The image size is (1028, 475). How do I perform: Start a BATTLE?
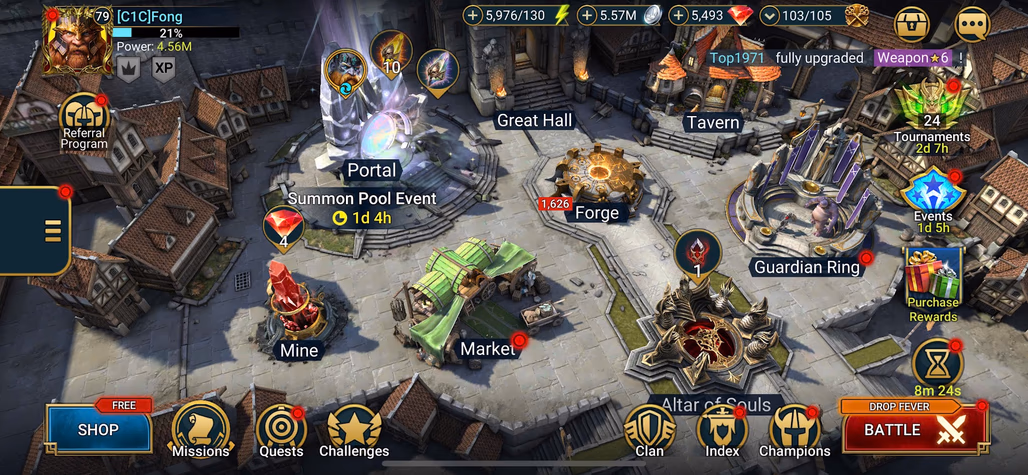(913, 429)
